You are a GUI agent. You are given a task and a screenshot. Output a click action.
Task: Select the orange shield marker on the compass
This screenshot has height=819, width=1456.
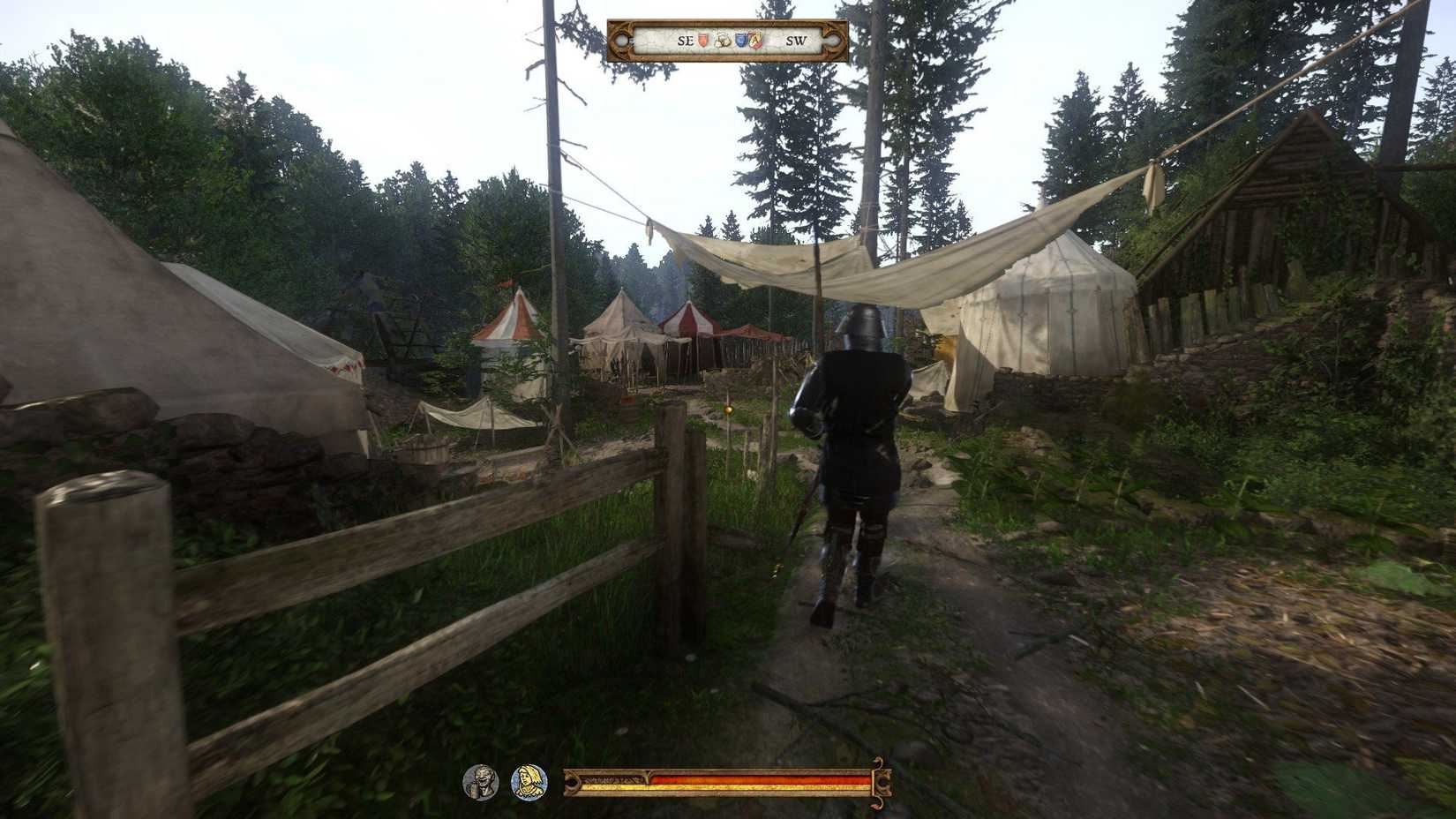coord(702,40)
